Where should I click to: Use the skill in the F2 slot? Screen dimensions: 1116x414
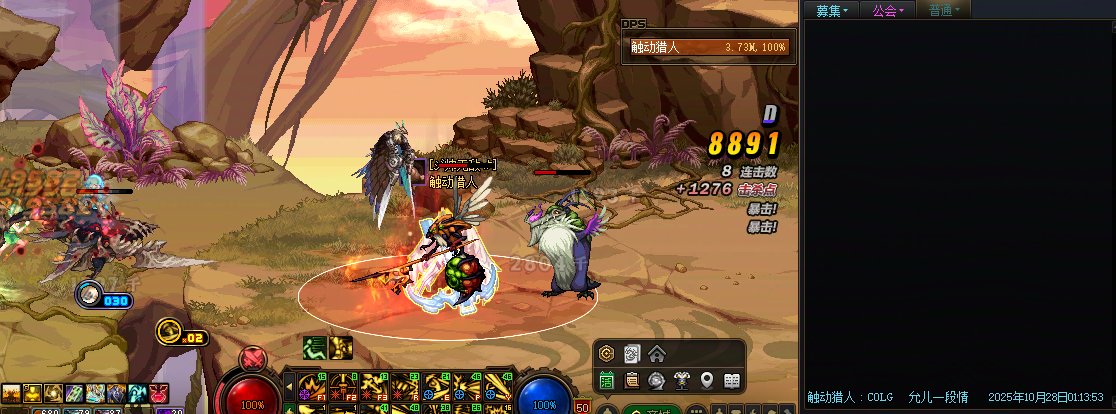343,384
